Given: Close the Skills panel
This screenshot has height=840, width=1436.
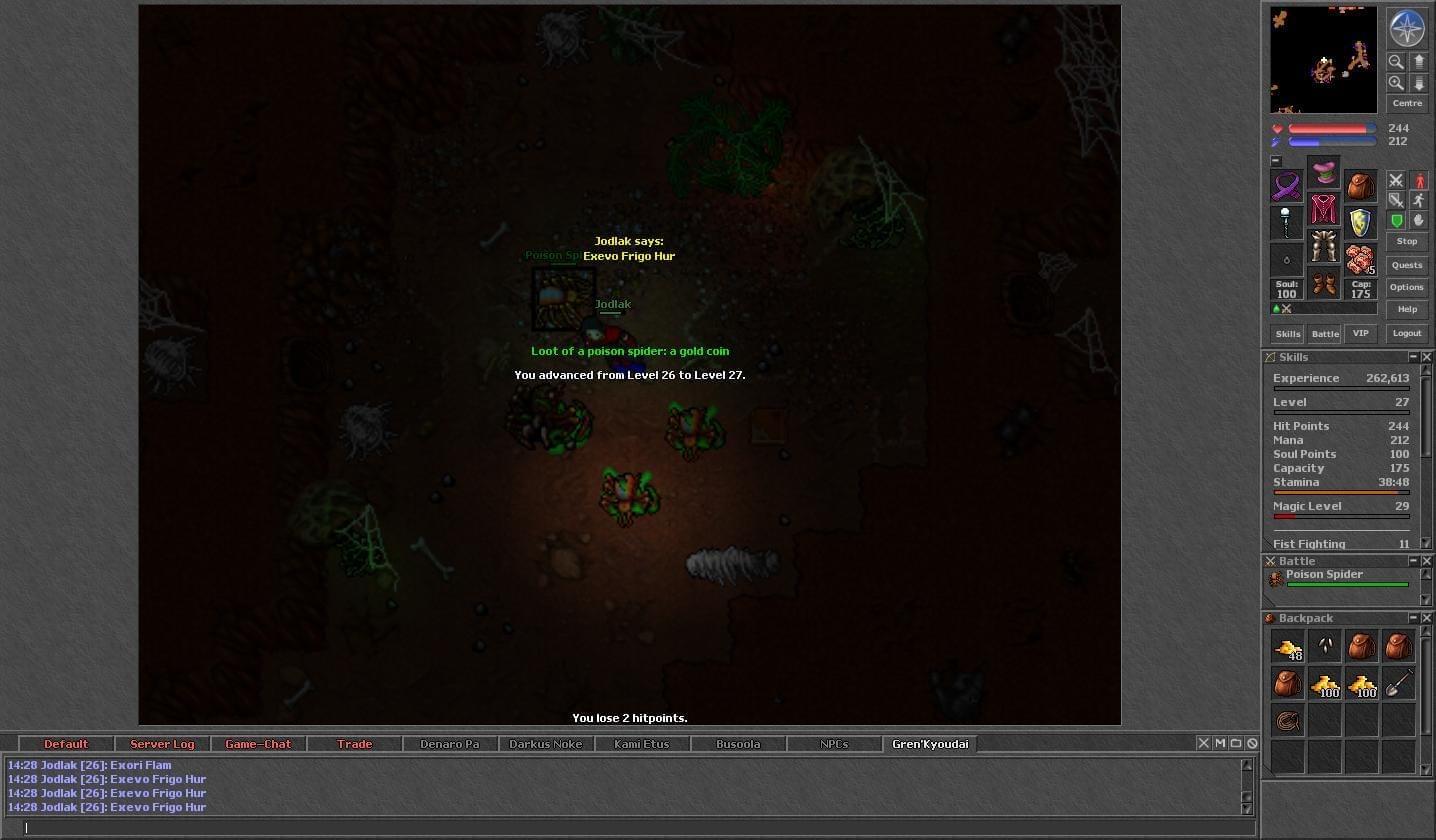Looking at the screenshot, I should (1427, 357).
